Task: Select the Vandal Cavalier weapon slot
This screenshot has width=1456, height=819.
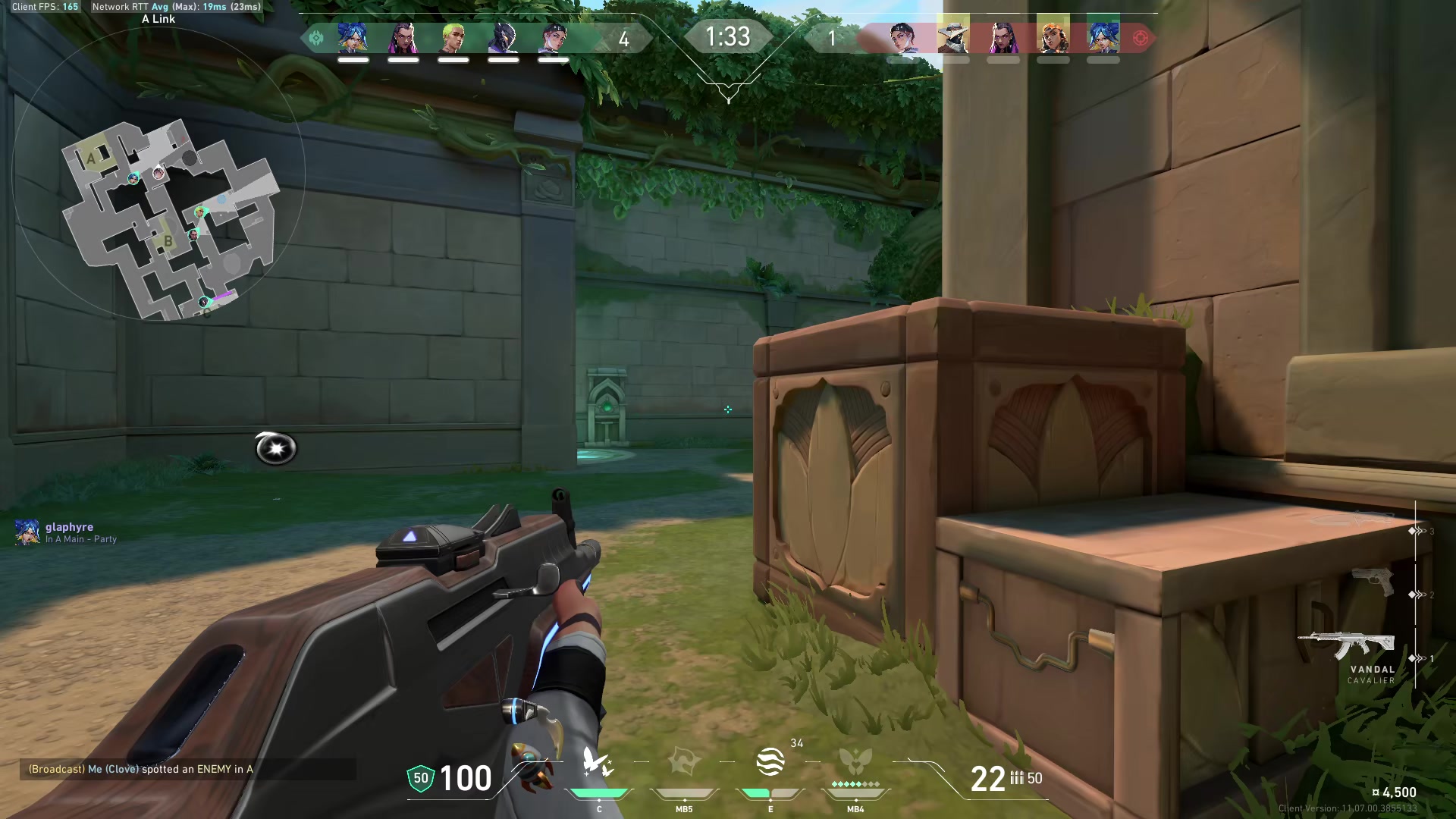Action: [1347, 648]
